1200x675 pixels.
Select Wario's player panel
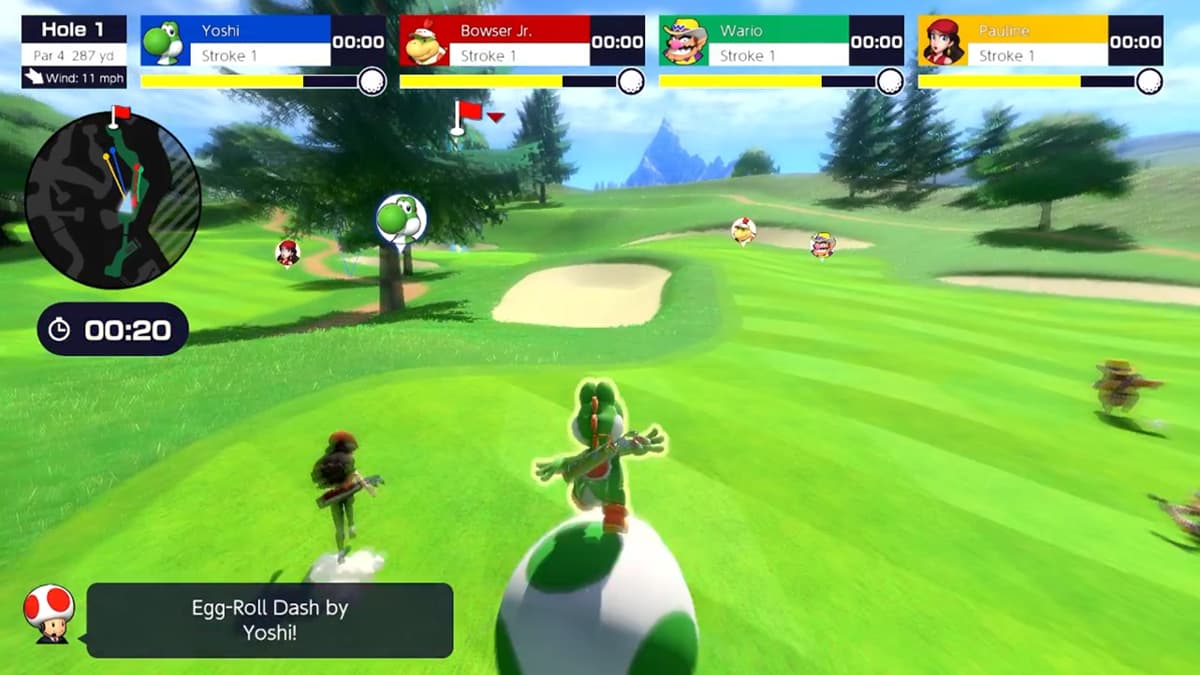(781, 41)
